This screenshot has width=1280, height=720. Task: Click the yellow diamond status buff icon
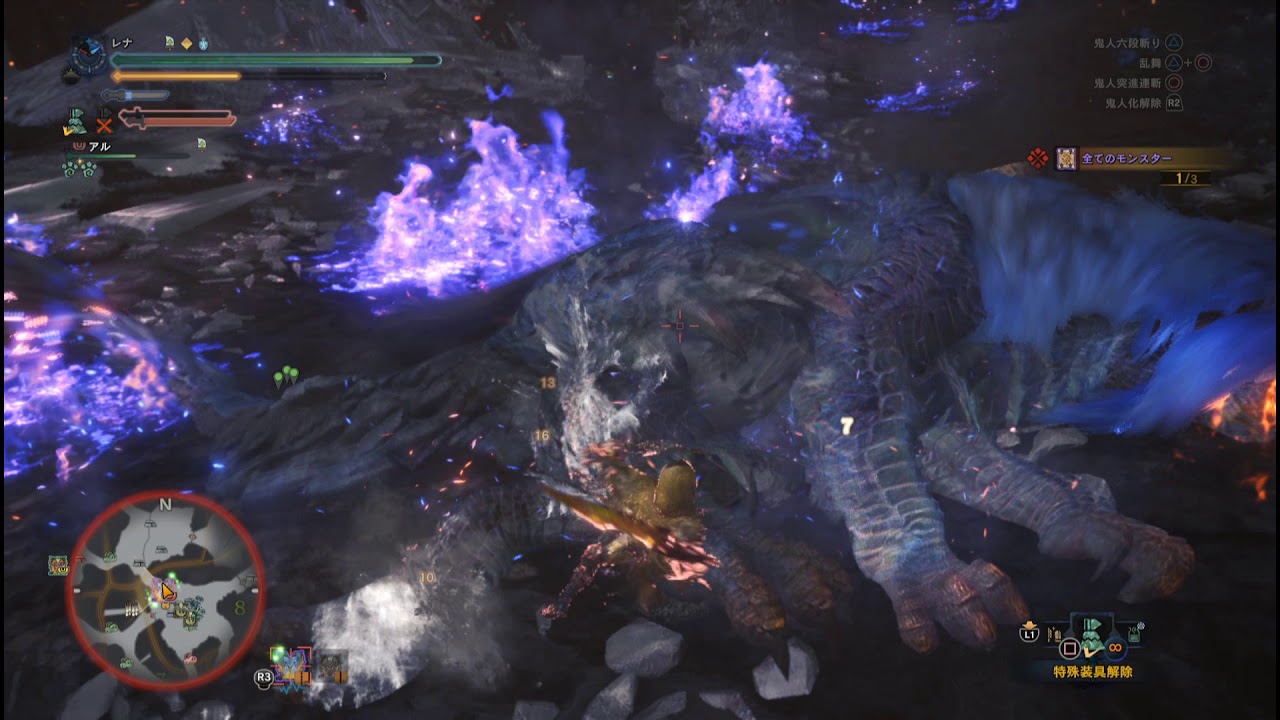click(x=186, y=43)
